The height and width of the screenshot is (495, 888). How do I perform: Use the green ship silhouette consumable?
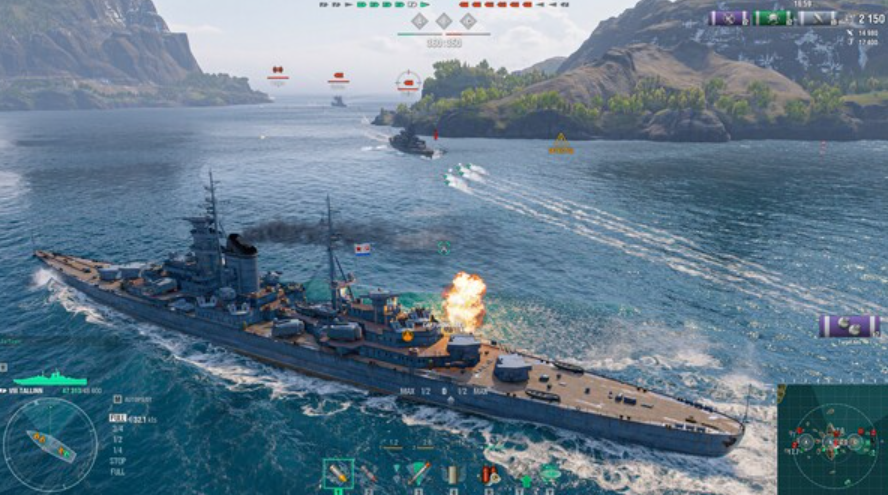click(549, 473)
